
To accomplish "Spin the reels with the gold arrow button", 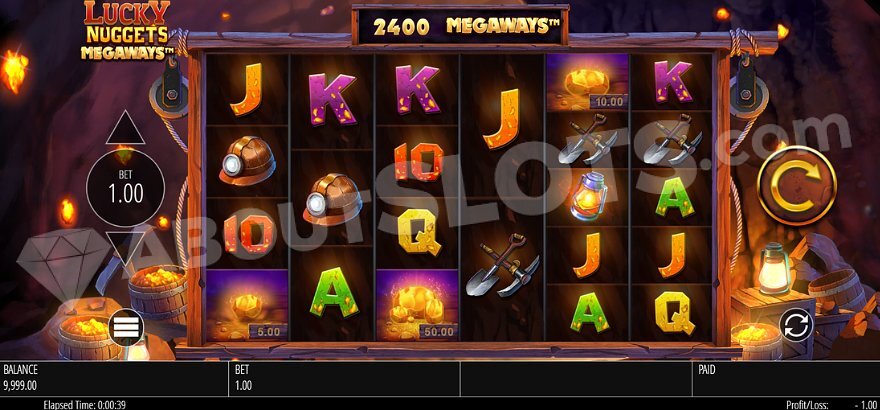I will click(796, 186).
